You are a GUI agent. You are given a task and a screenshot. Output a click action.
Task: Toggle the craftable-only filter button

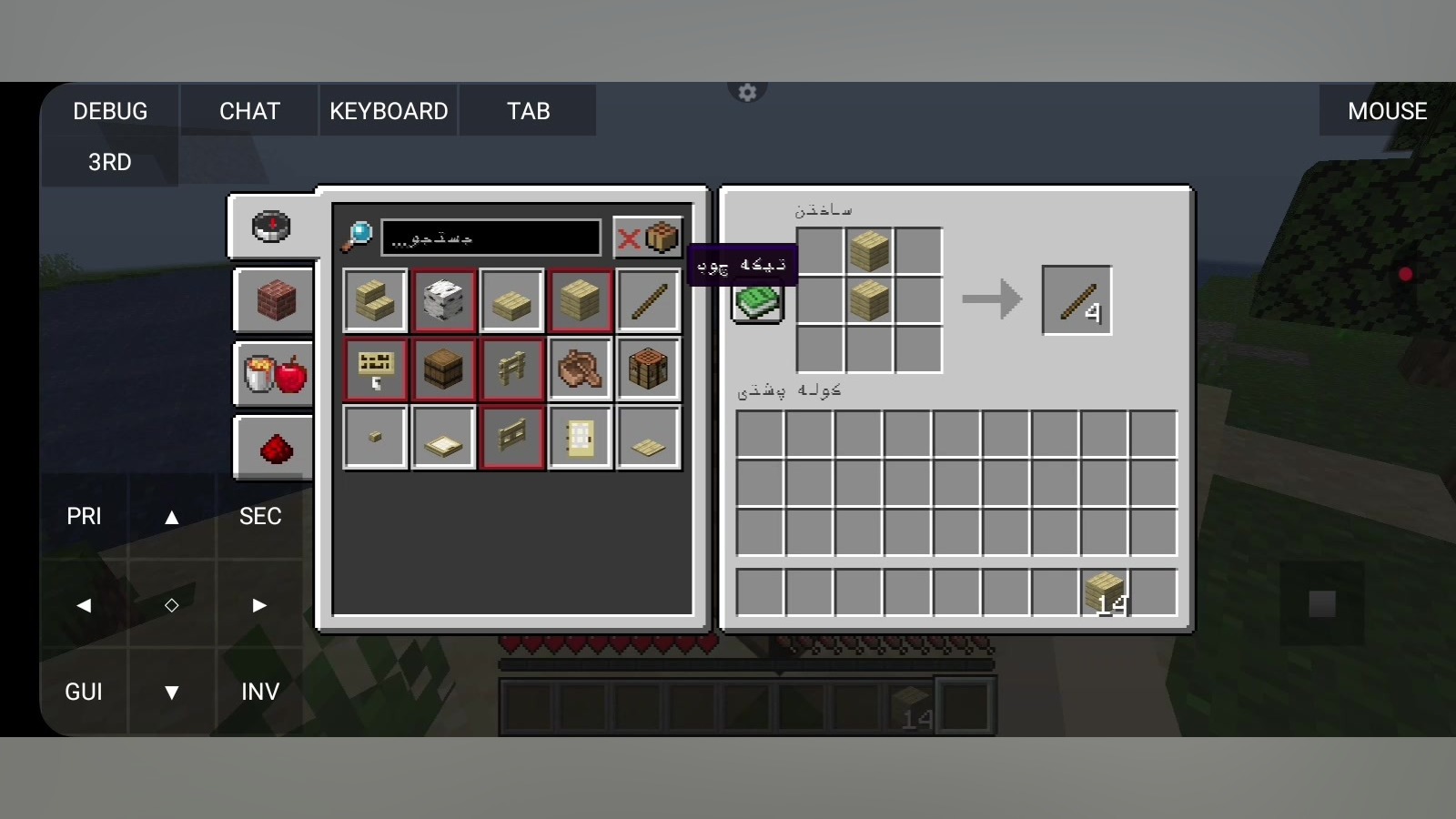point(648,238)
